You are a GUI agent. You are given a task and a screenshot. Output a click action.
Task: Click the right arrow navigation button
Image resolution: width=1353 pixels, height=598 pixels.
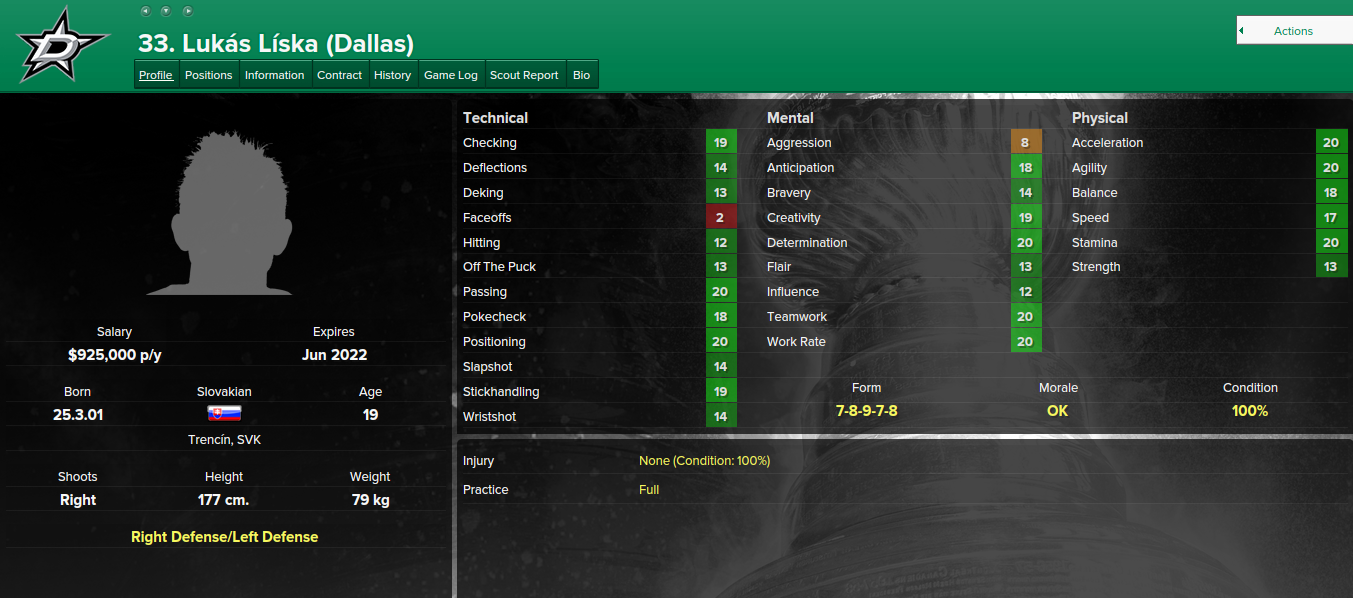(x=187, y=11)
